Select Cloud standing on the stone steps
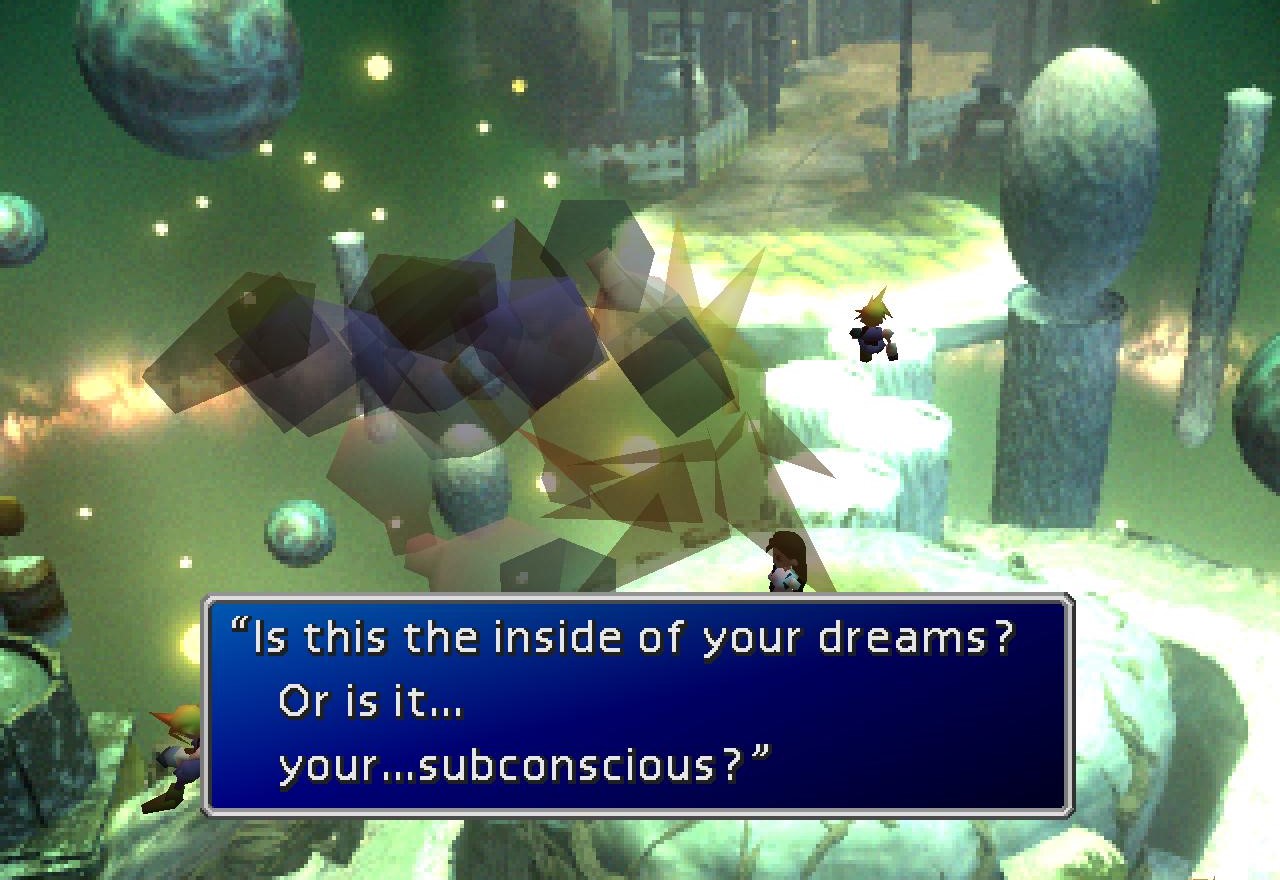This screenshot has height=880, width=1280. [872, 330]
